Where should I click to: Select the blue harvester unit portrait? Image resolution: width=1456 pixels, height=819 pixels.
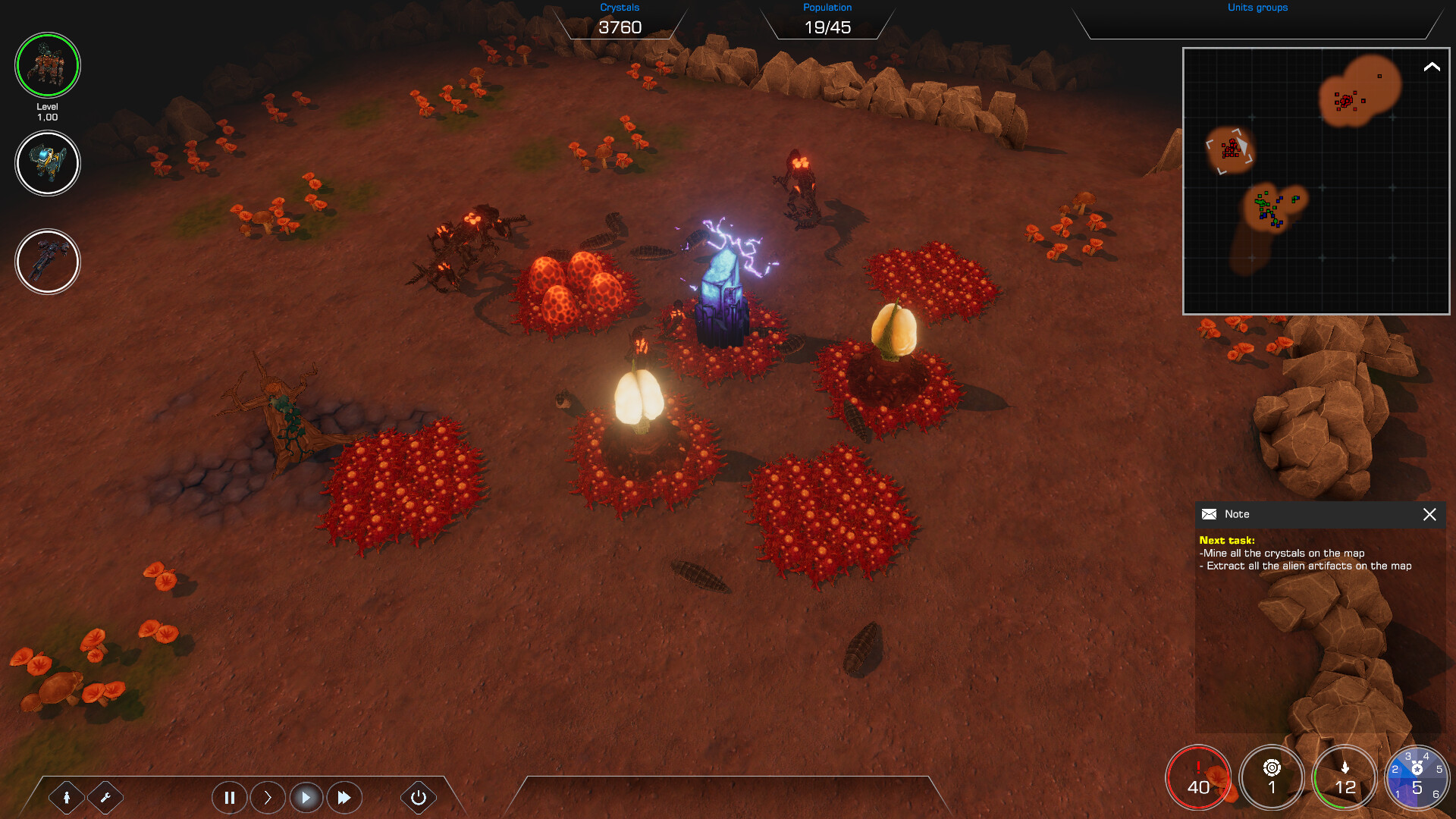47,163
